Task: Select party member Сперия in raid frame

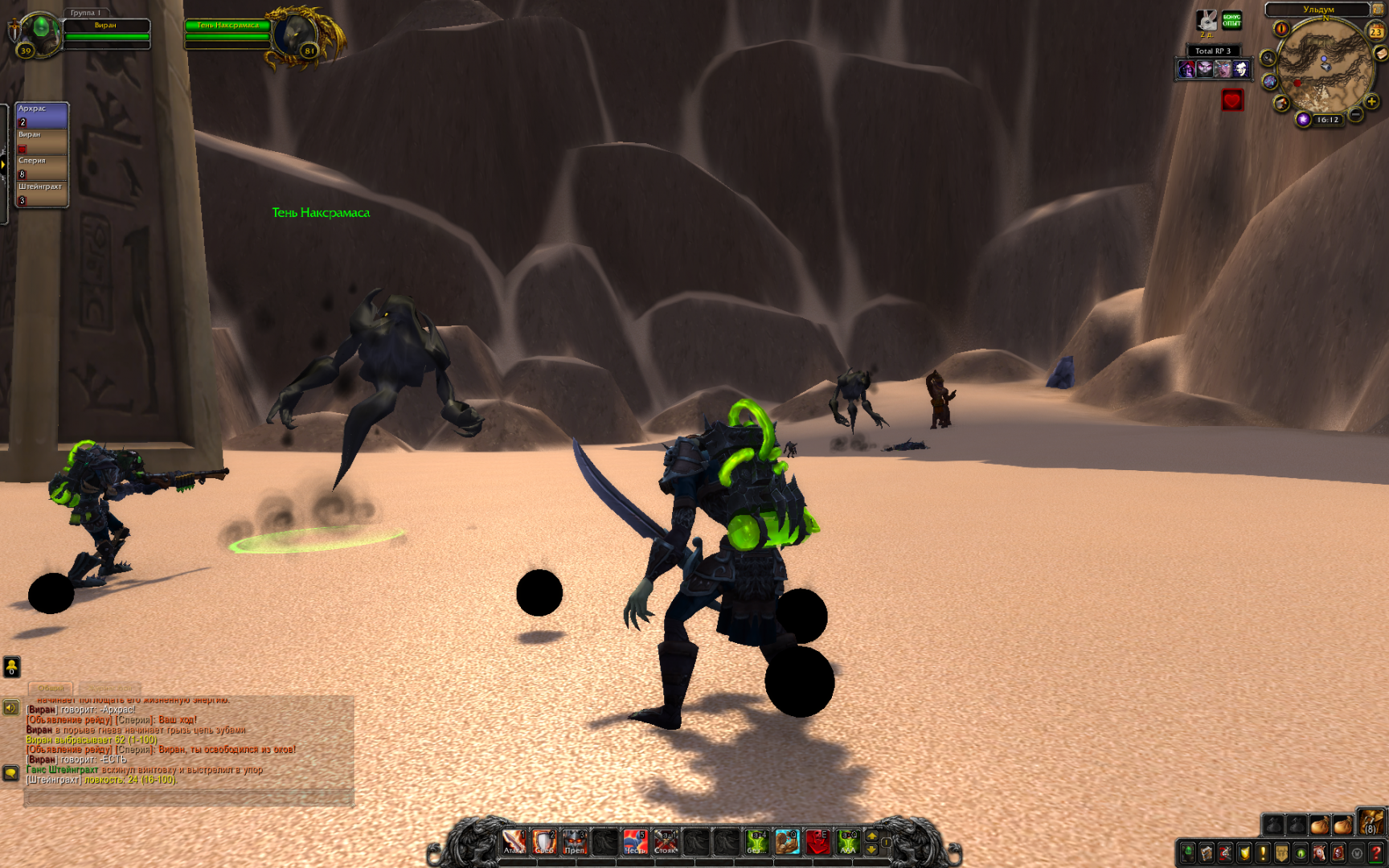Action: point(42,167)
